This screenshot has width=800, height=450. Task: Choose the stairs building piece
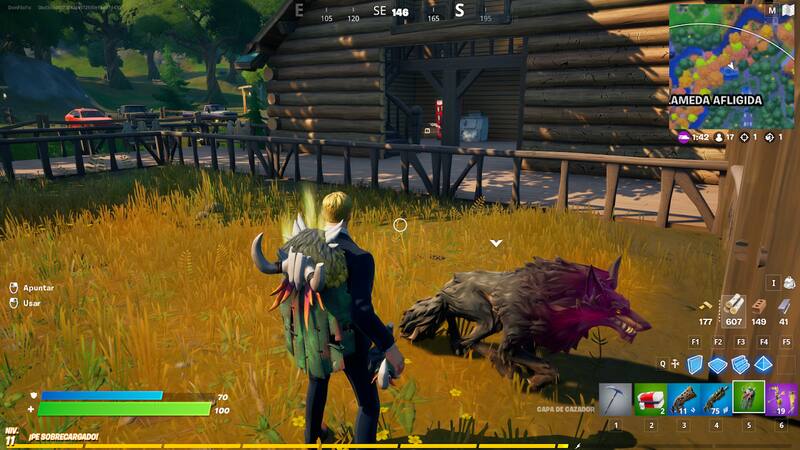click(741, 365)
